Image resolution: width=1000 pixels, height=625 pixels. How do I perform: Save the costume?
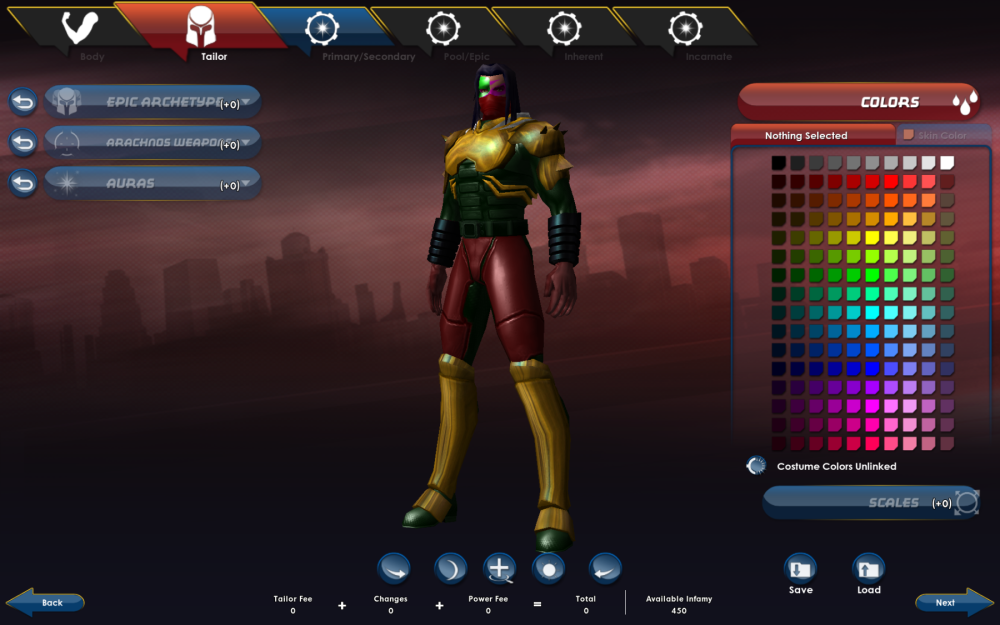800,573
